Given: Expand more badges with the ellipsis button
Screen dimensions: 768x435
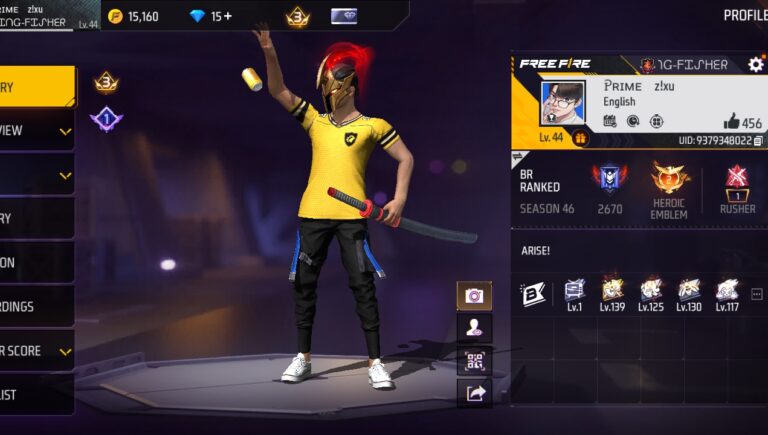Looking at the screenshot, I should (756, 294).
